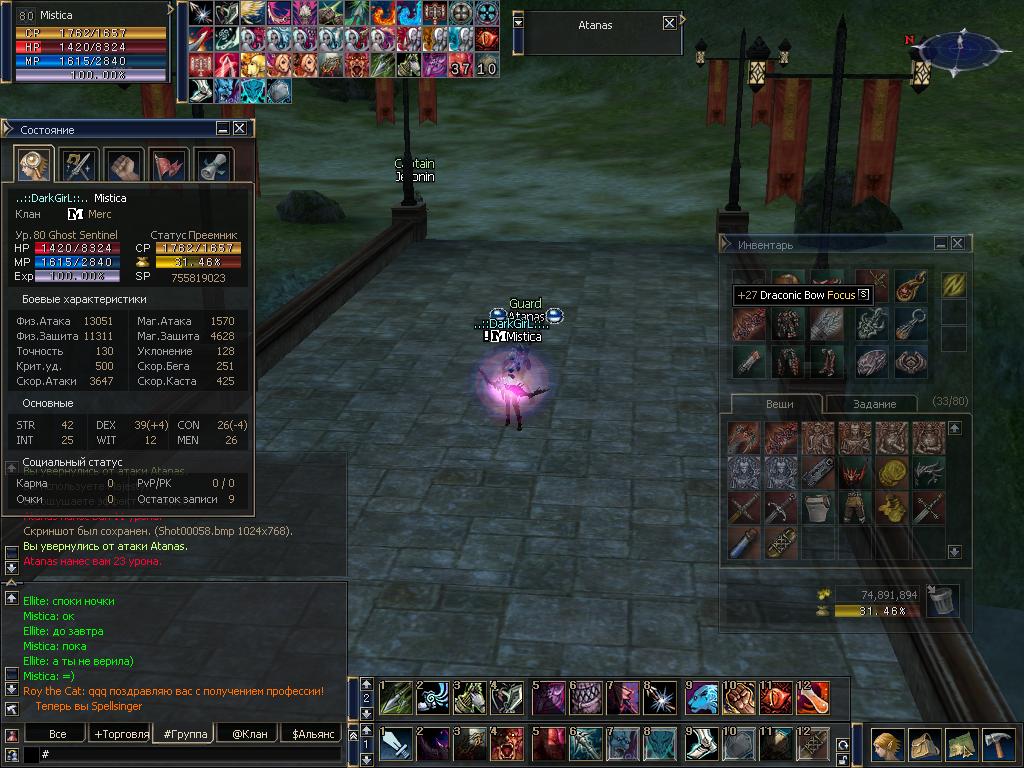Close the Инвентарь inventory window
Viewport: 1024px width, 768px height.
[958, 244]
